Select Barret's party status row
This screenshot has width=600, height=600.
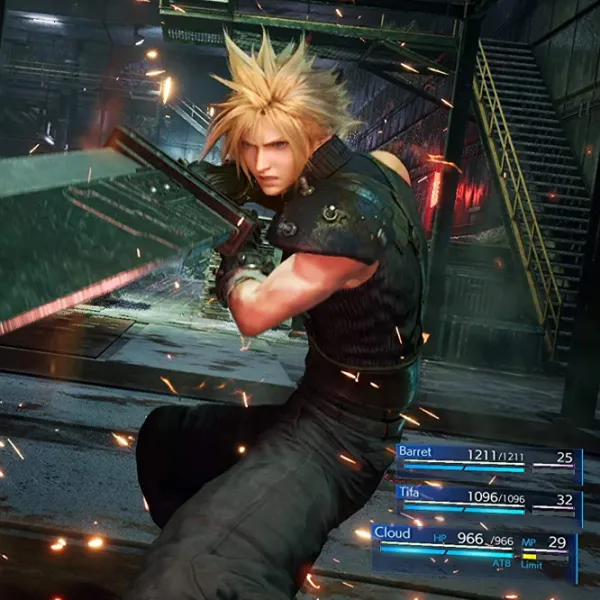(x=488, y=460)
